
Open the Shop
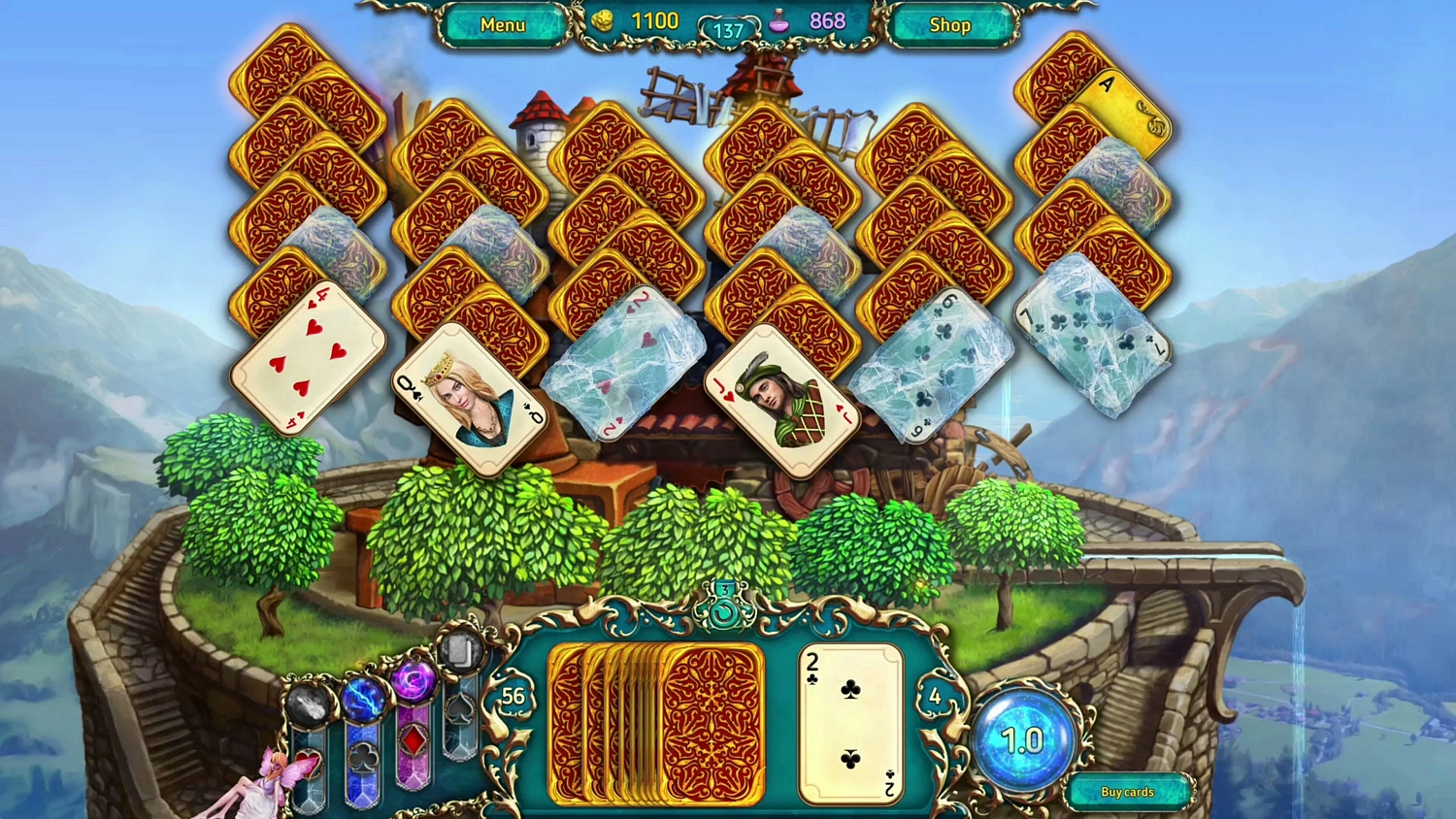click(x=949, y=25)
